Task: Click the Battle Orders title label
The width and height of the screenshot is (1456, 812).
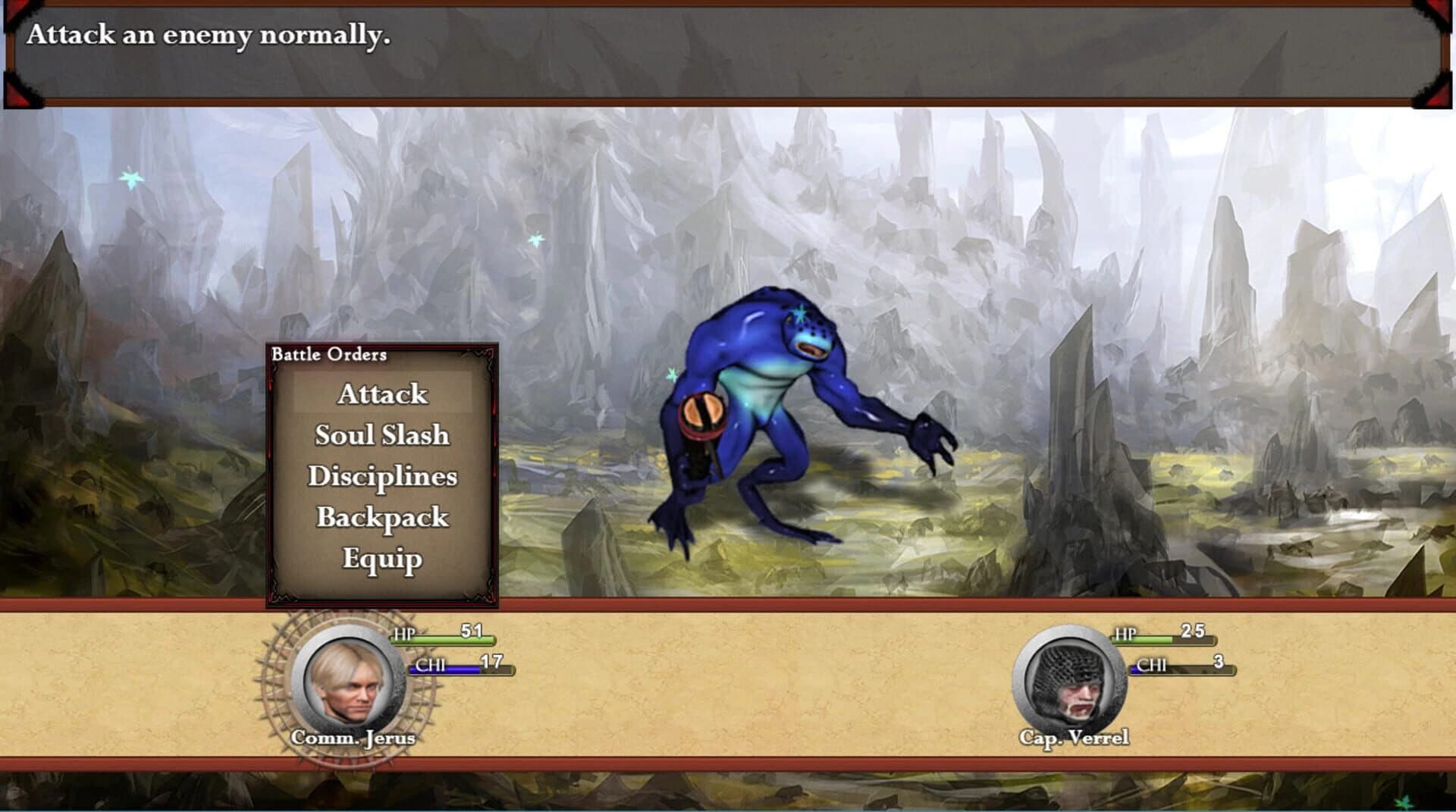Action: [x=330, y=353]
